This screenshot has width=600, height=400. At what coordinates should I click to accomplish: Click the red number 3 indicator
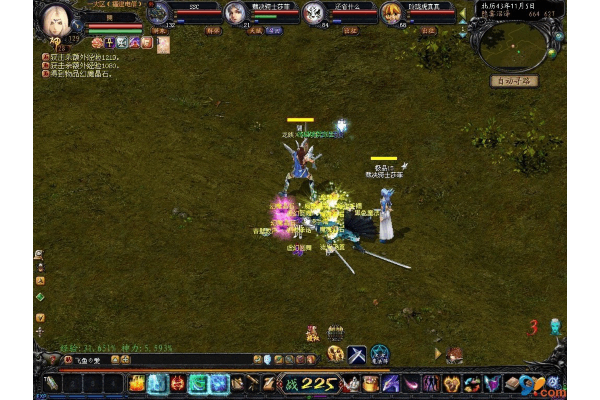[x=534, y=326]
